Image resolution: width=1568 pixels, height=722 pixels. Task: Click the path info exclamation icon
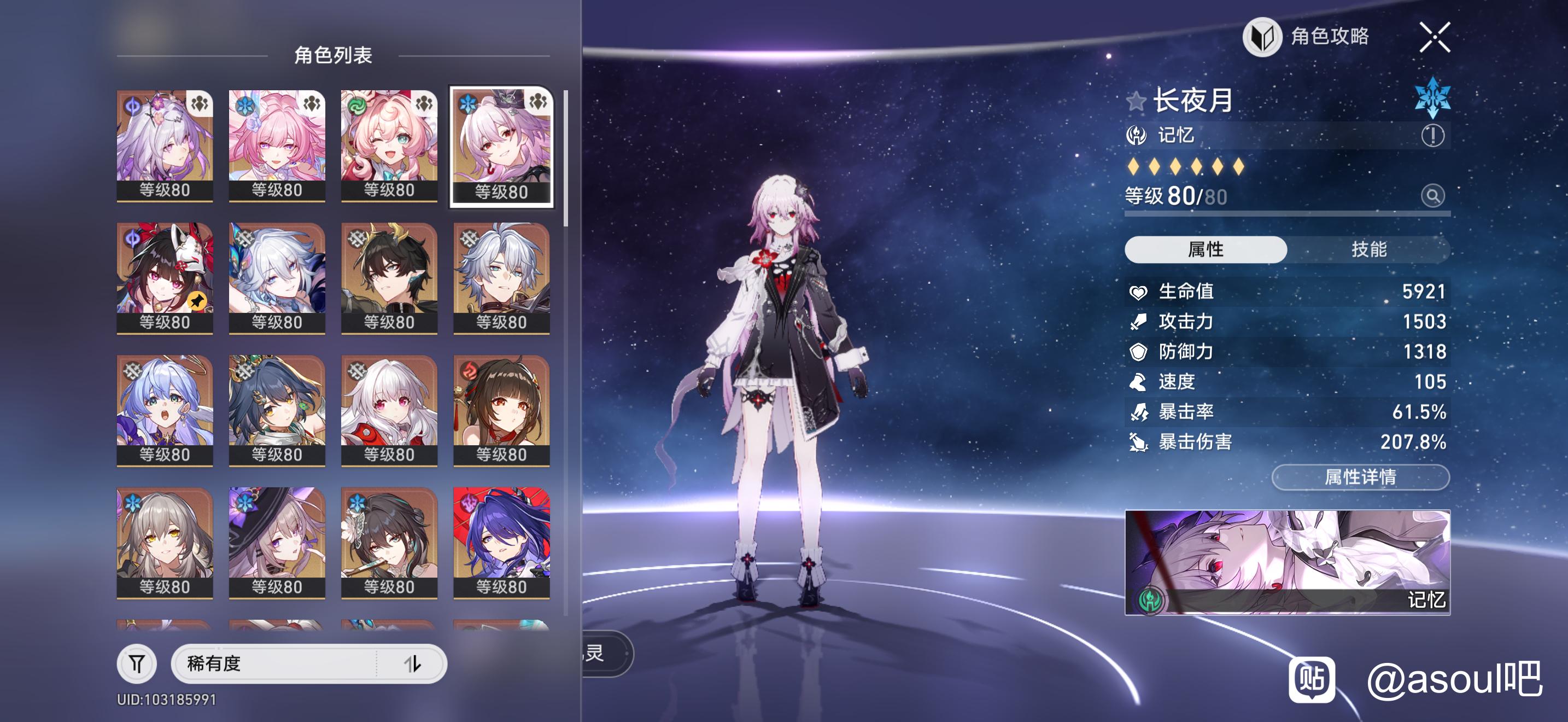[1432, 135]
